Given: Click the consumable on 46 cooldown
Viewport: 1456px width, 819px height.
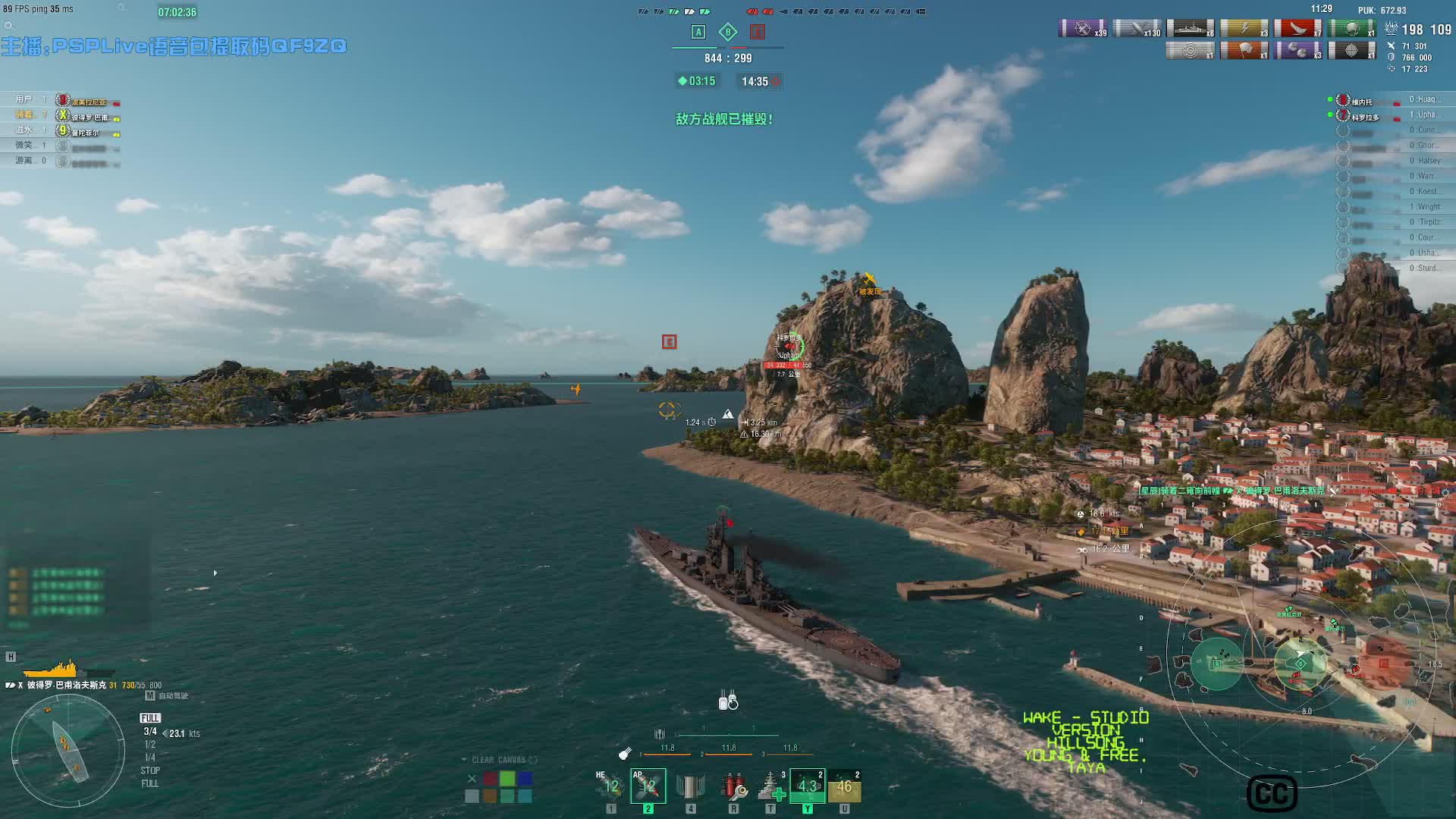Looking at the screenshot, I should click(x=844, y=786).
